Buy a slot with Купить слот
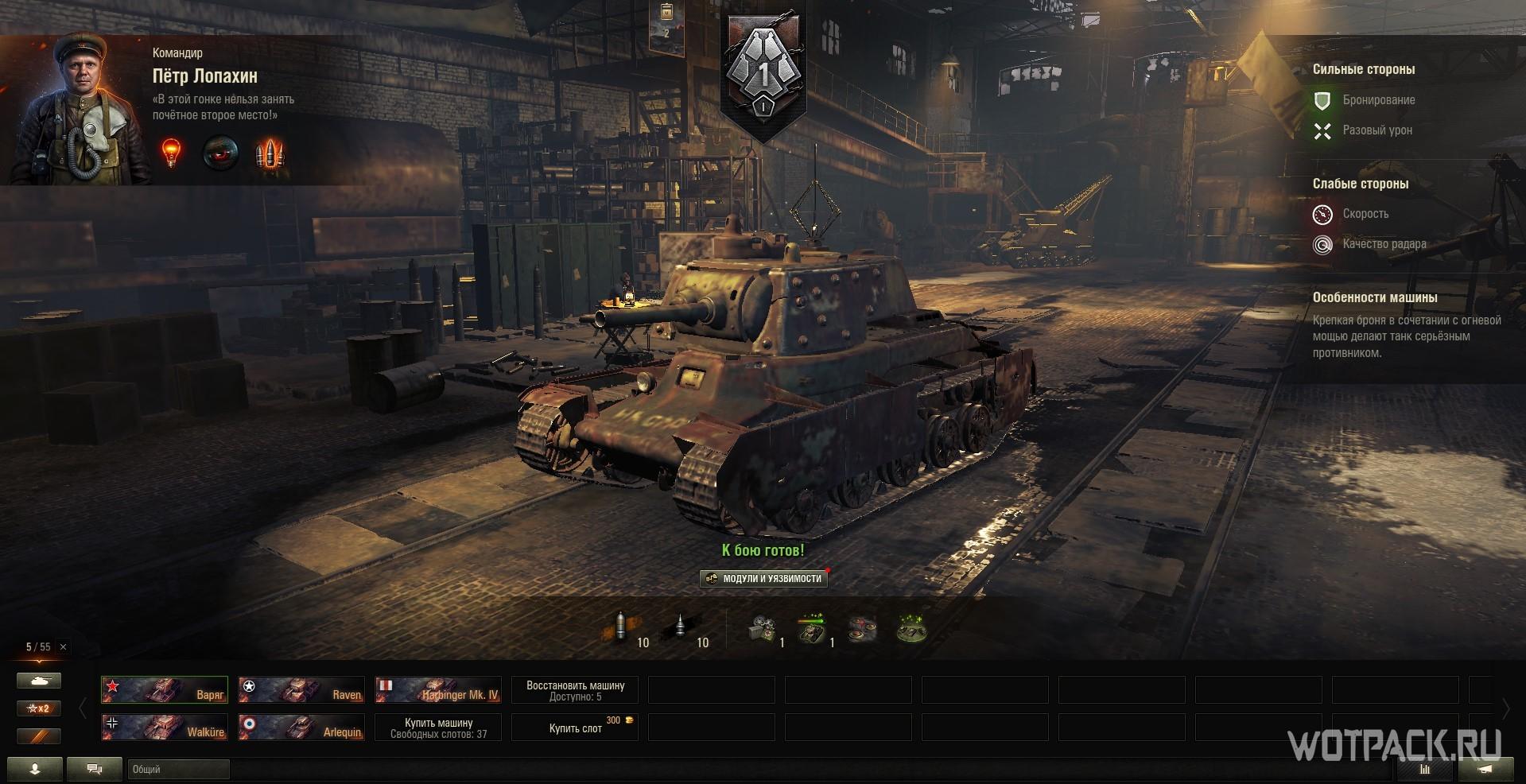Screen dimensions: 1526x784 click(x=575, y=727)
